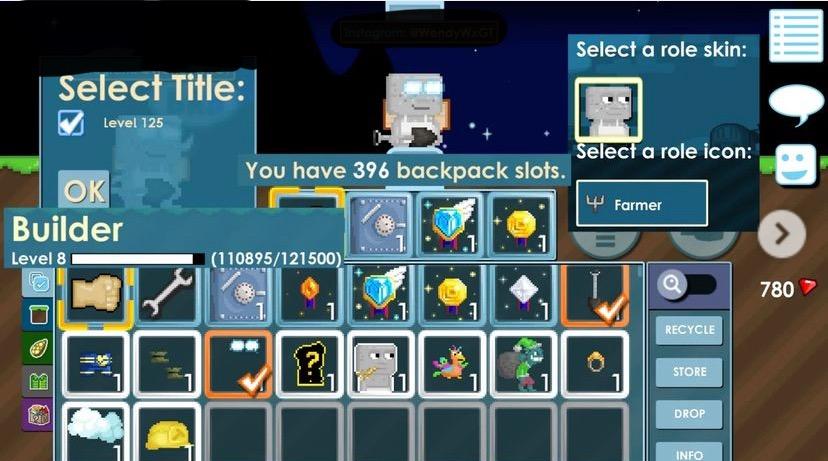The width and height of the screenshot is (828, 461).
Task: Choose the yellow hard hat item
Action: click(x=166, y=432)
